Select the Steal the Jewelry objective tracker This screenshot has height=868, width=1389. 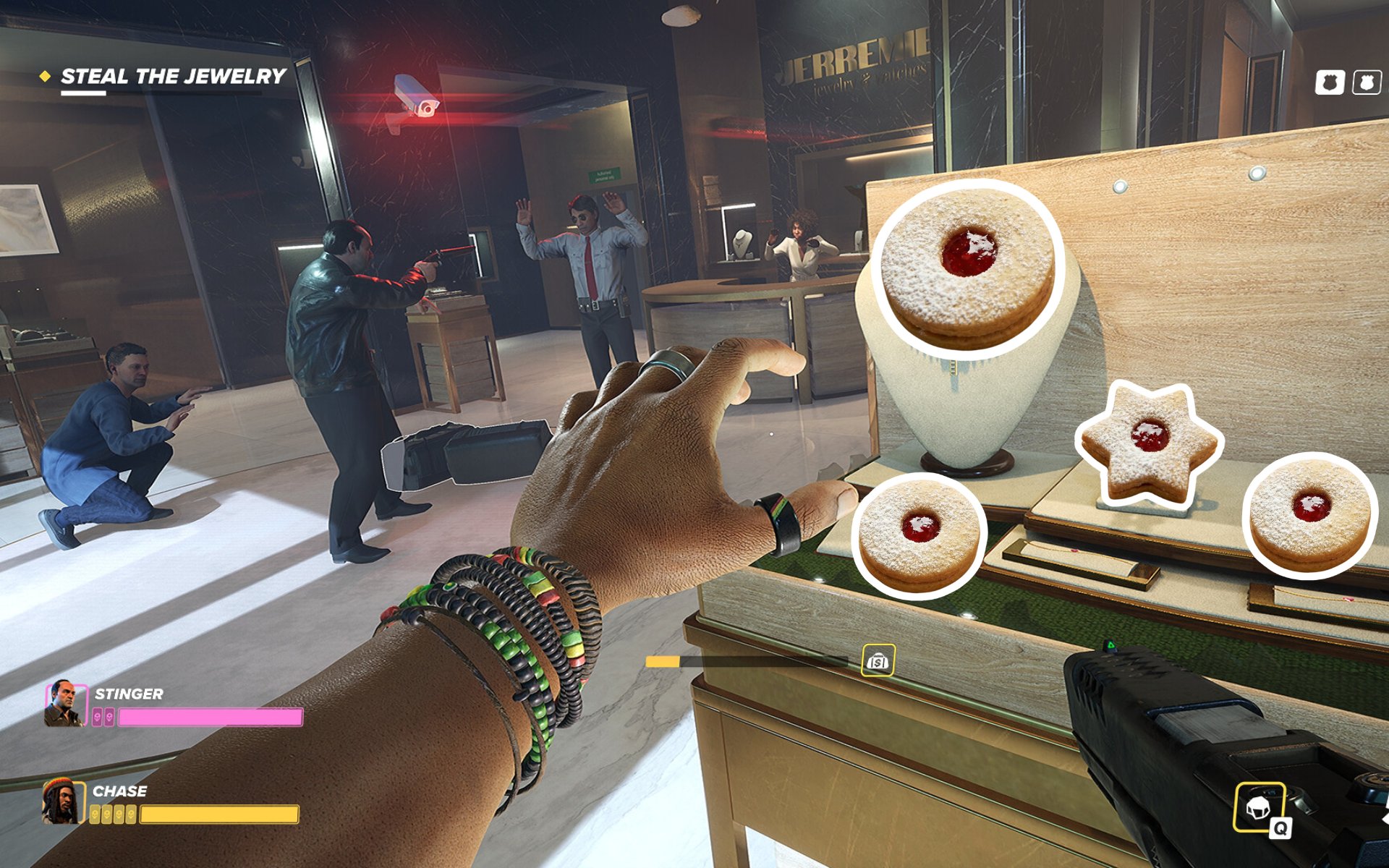[x=172, y=76]
